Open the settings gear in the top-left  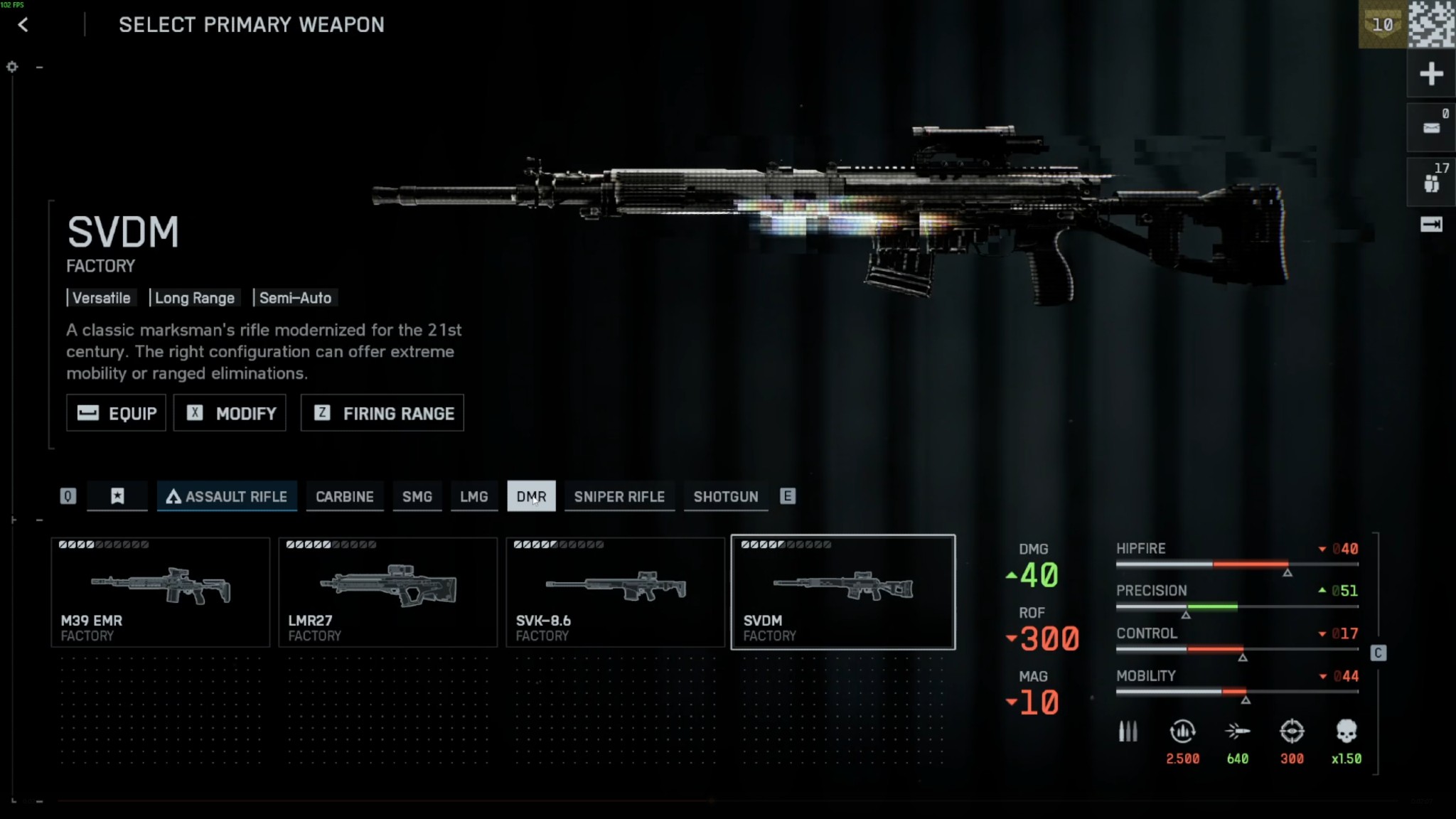(13, 66)
